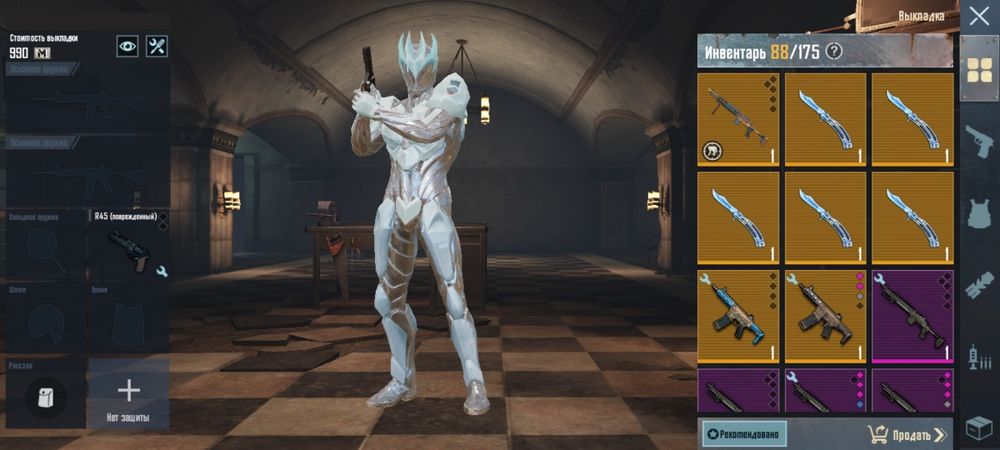Sell items with the Продать button

pos(906,434)
